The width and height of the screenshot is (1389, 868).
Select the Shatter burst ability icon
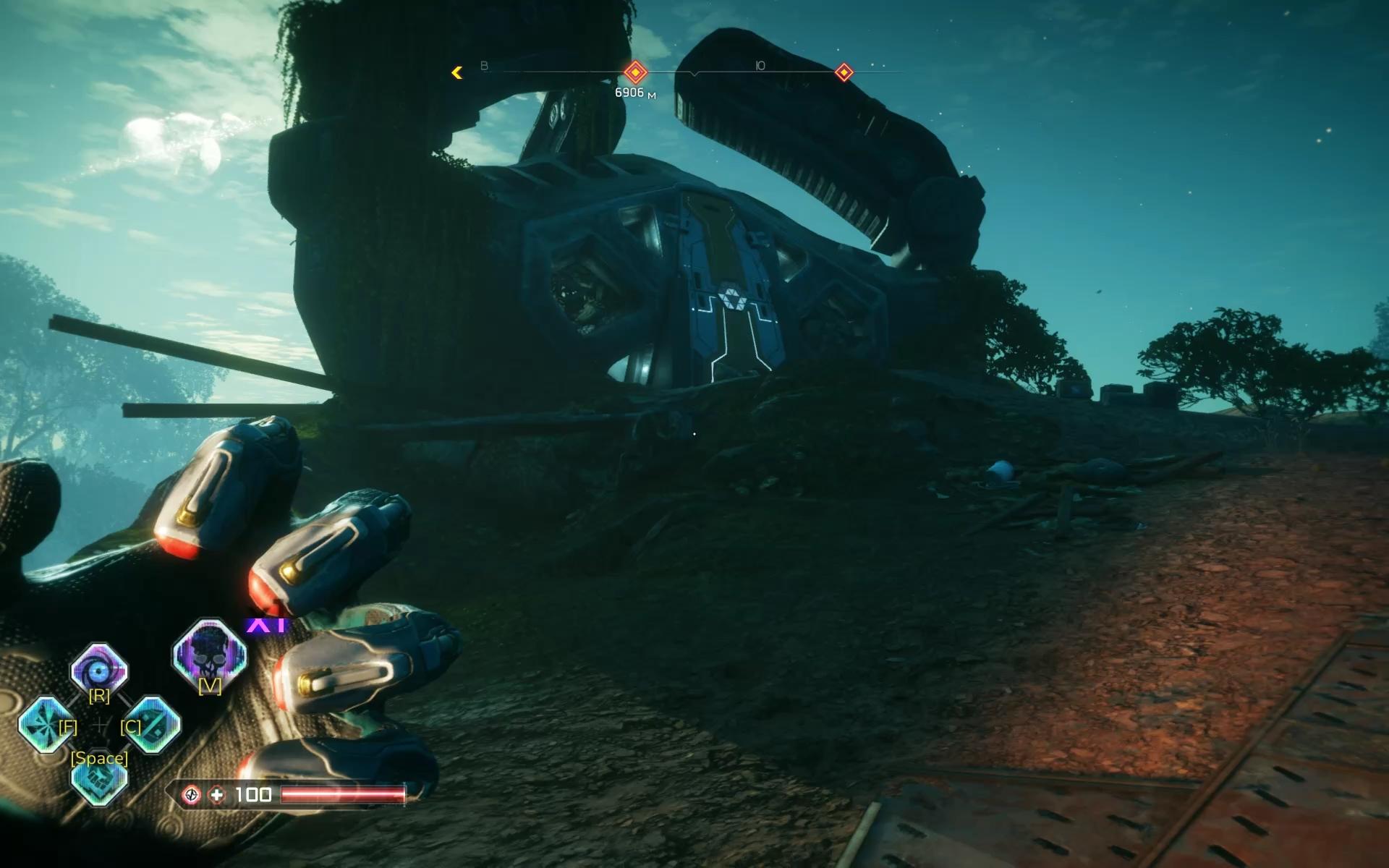(45, 724)
